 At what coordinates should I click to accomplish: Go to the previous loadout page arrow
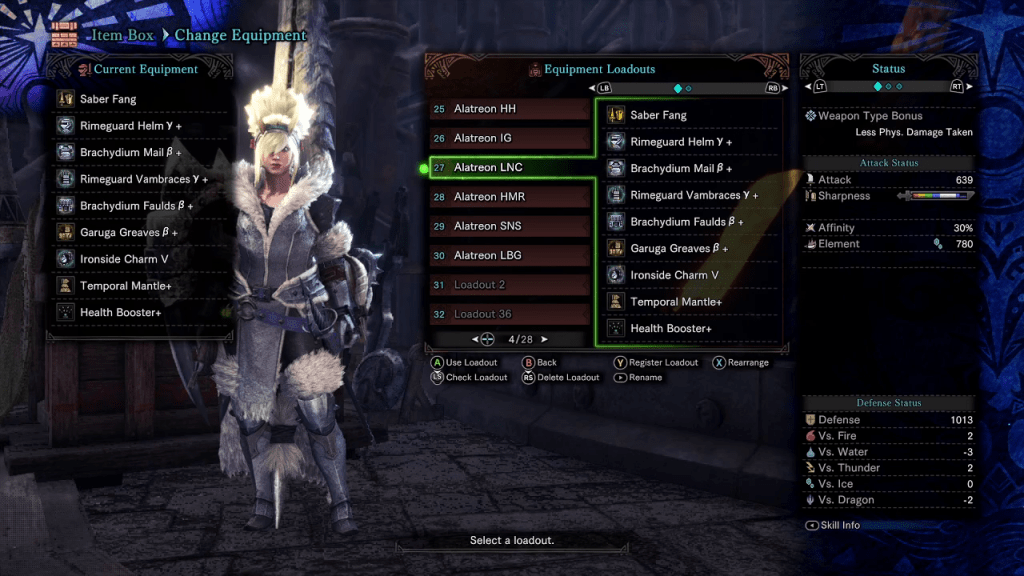pos(475,339)
